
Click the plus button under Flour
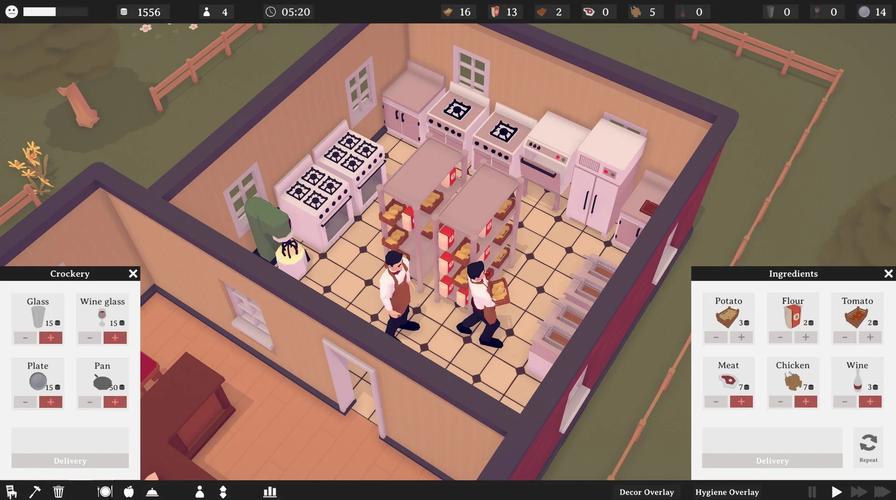point(805,338)
